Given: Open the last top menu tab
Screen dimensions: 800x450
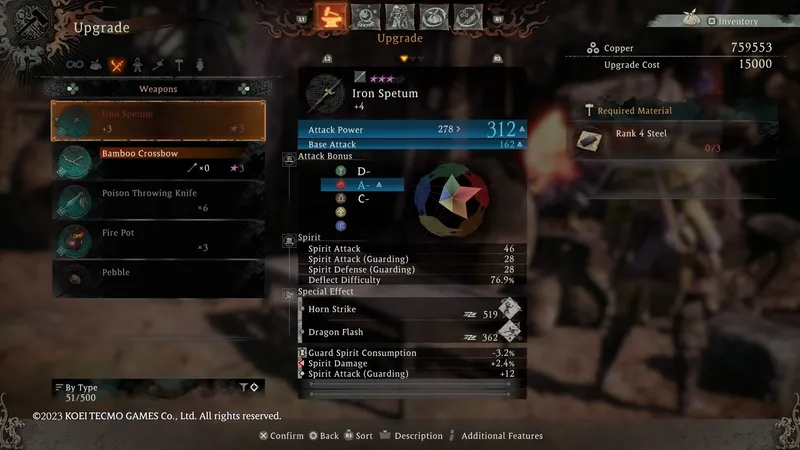Looking at the screenshot, I should click(467, 17).
